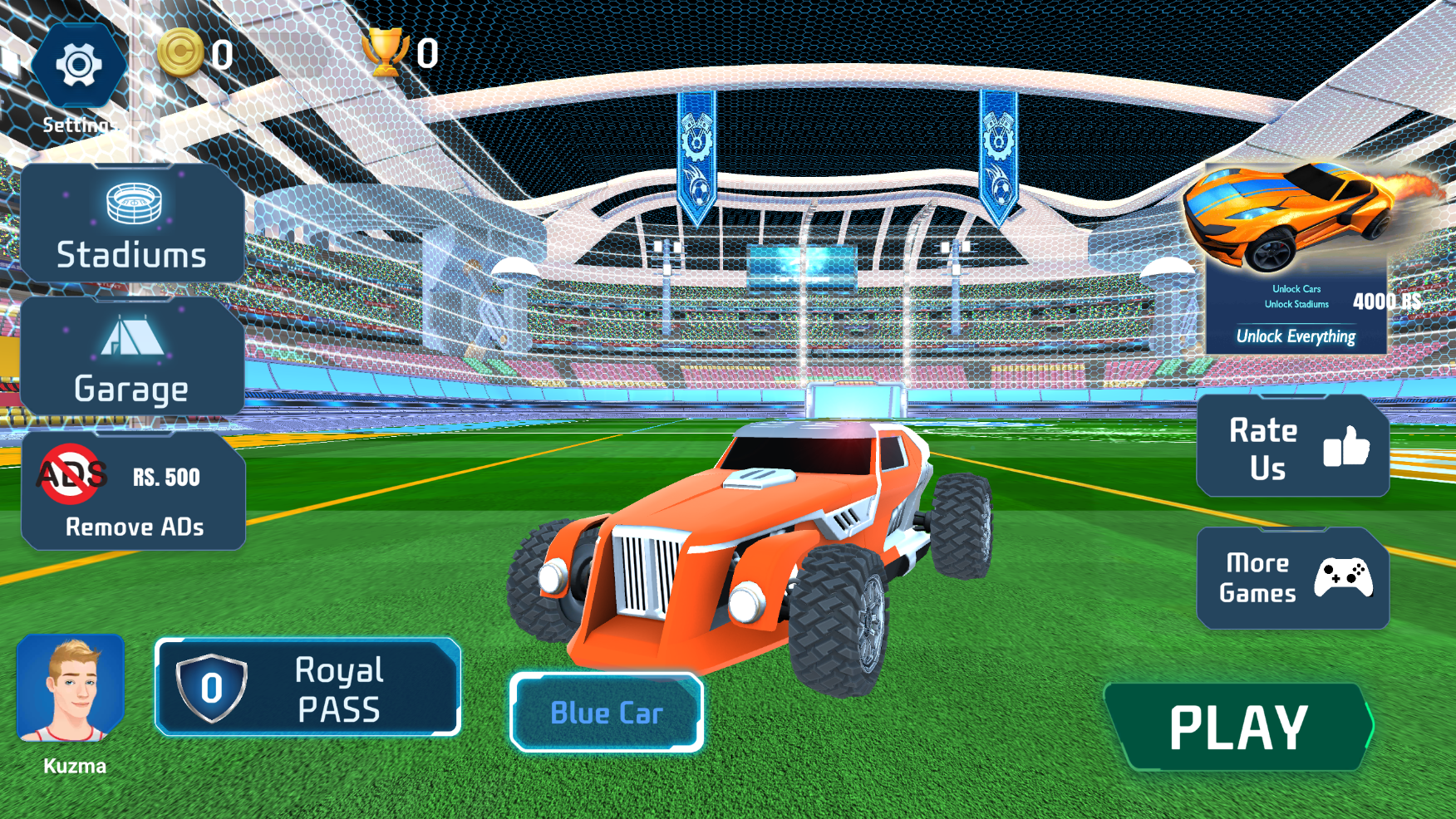The image size is (1456, 819).
Task: Open the Settings gear icon
Action: coord(79,62)
